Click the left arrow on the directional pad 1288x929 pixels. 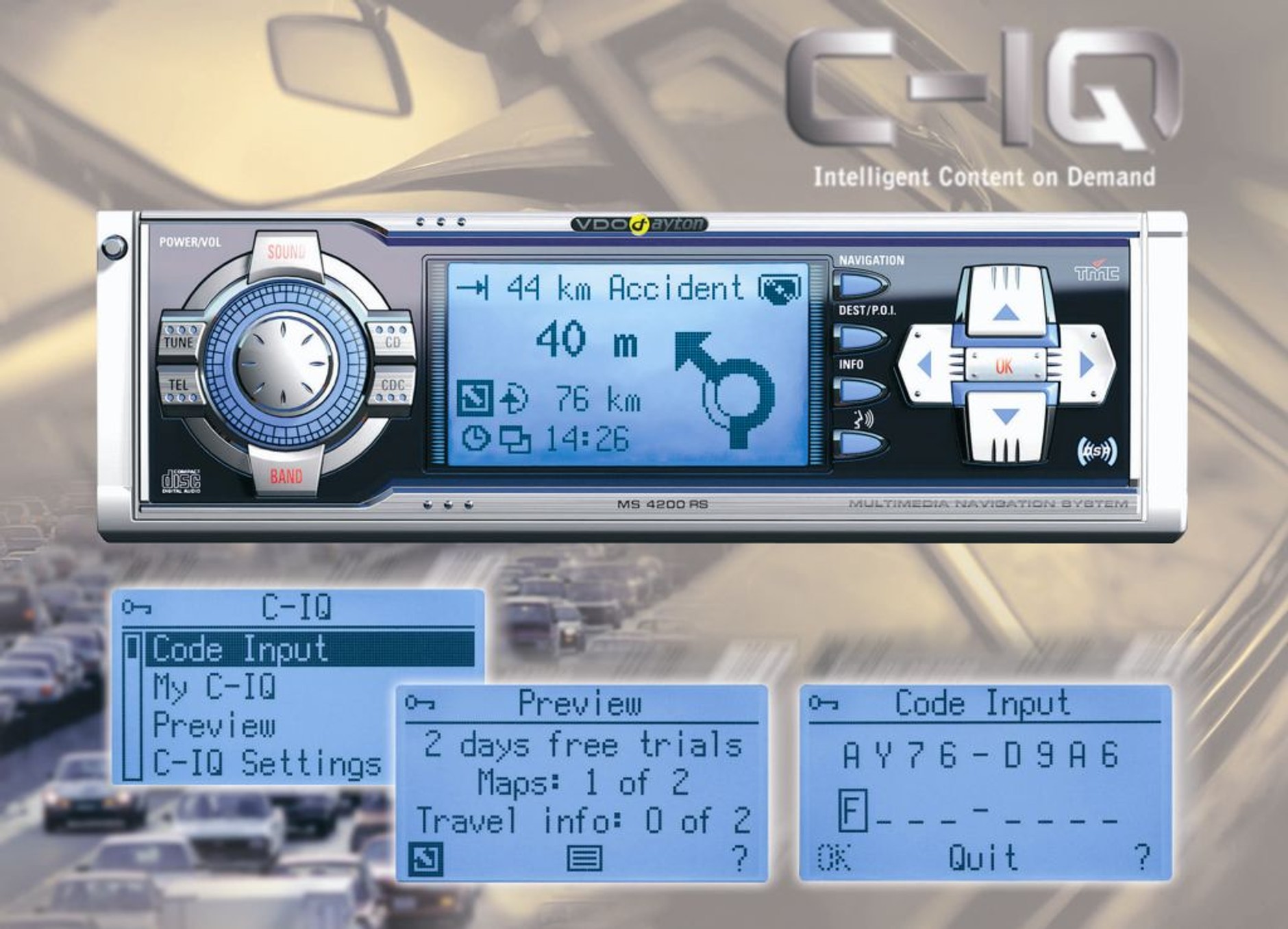[x=924, y=364]
